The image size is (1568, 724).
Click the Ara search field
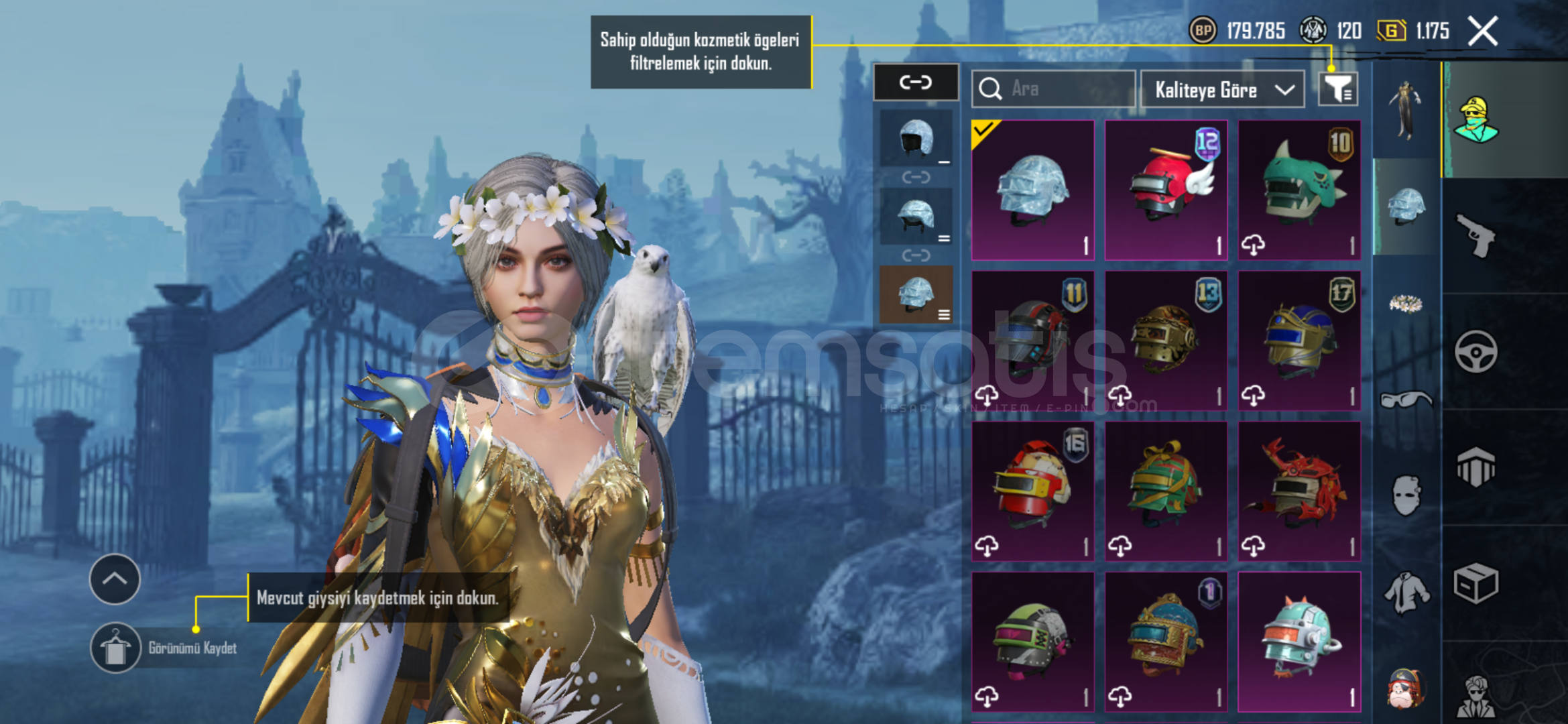click(1054, 89)
